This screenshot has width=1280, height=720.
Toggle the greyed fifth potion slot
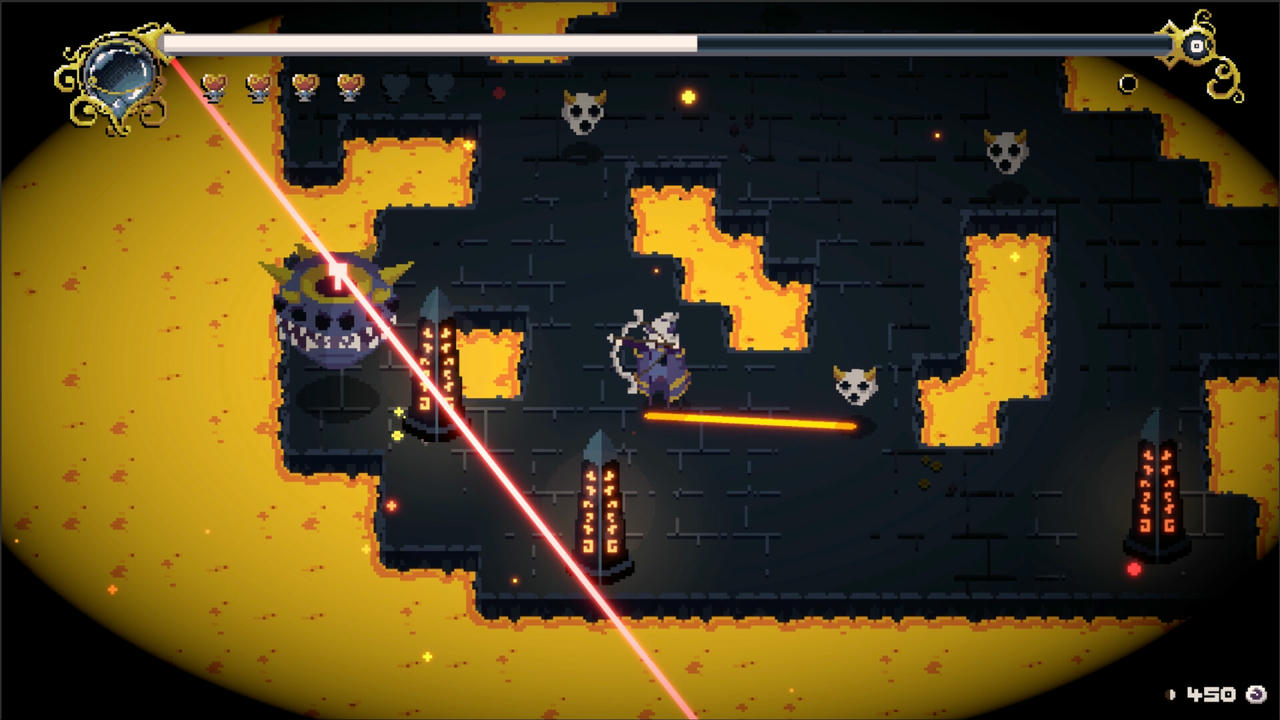click(394, 86)
